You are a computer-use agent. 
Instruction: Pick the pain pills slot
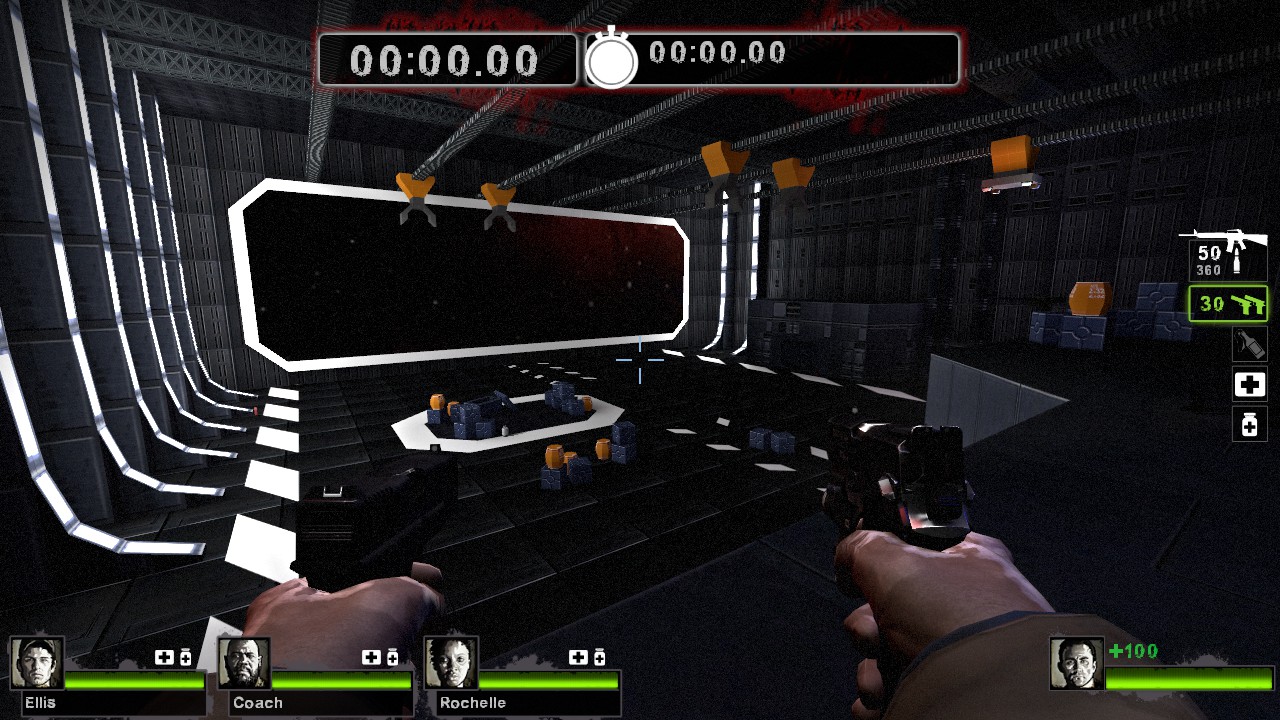point(1249,424)
